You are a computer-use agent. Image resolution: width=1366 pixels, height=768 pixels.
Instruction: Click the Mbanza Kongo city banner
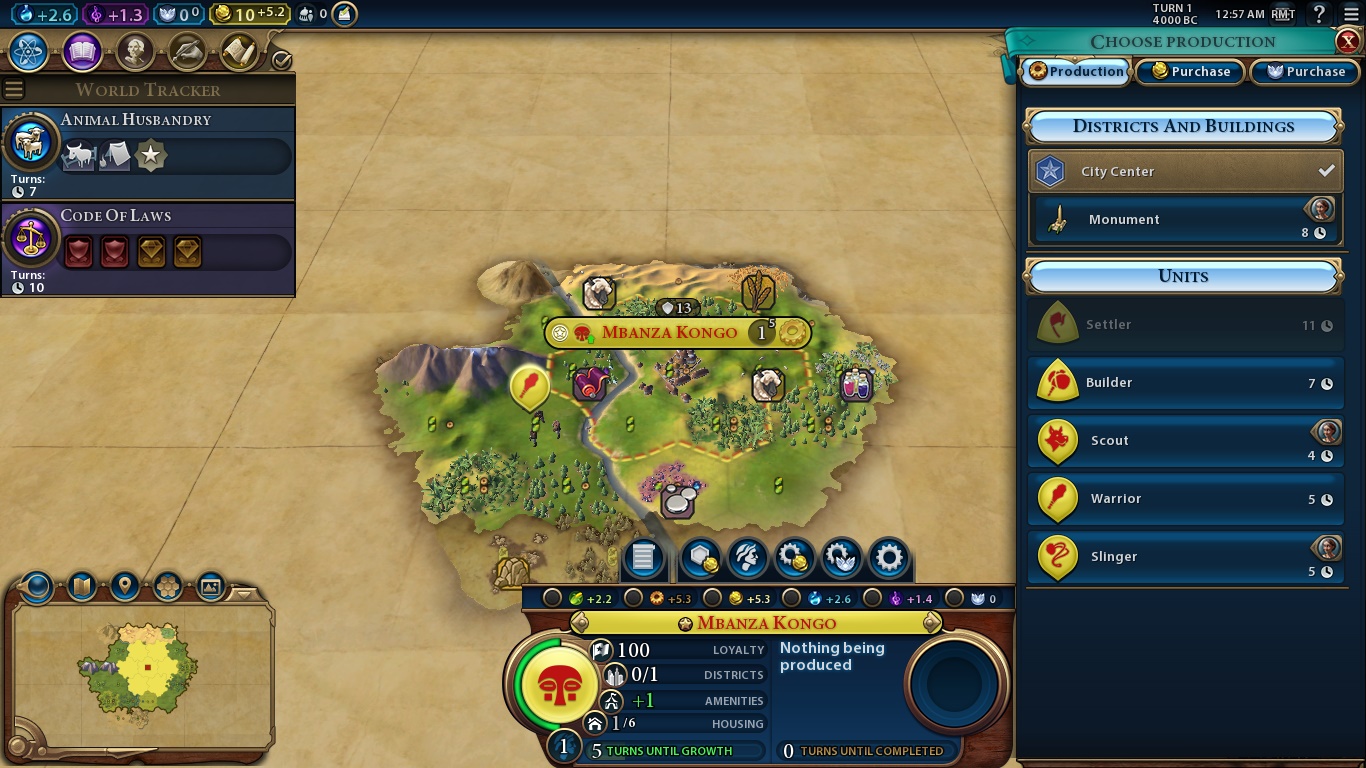click(669, 333)
